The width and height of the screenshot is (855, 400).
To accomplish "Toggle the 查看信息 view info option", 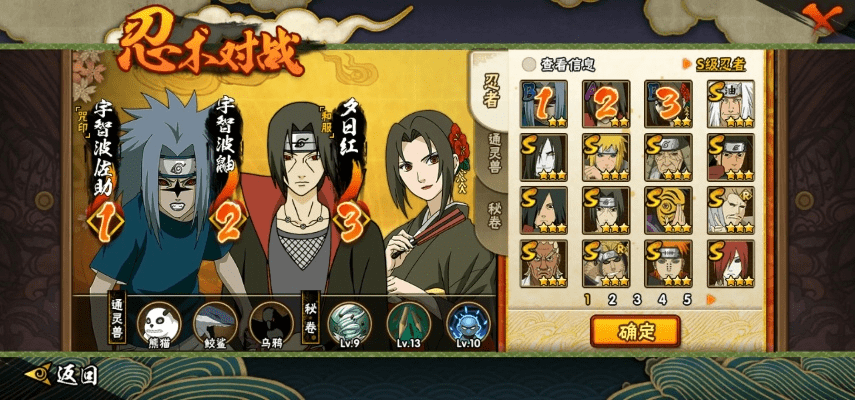I will pyautogui.click(x=529, y=64).
